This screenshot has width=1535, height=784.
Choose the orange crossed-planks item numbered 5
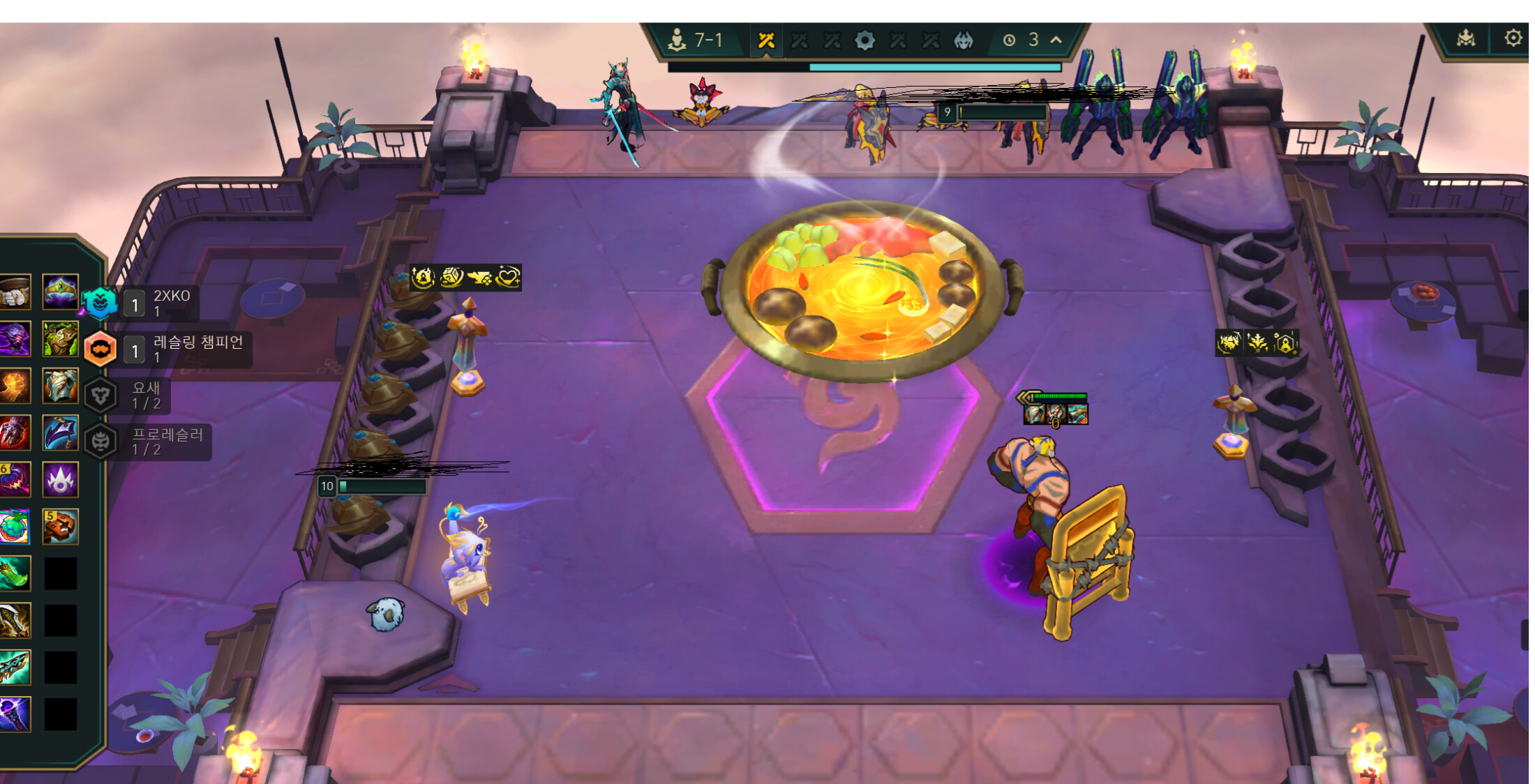point(60,527)
